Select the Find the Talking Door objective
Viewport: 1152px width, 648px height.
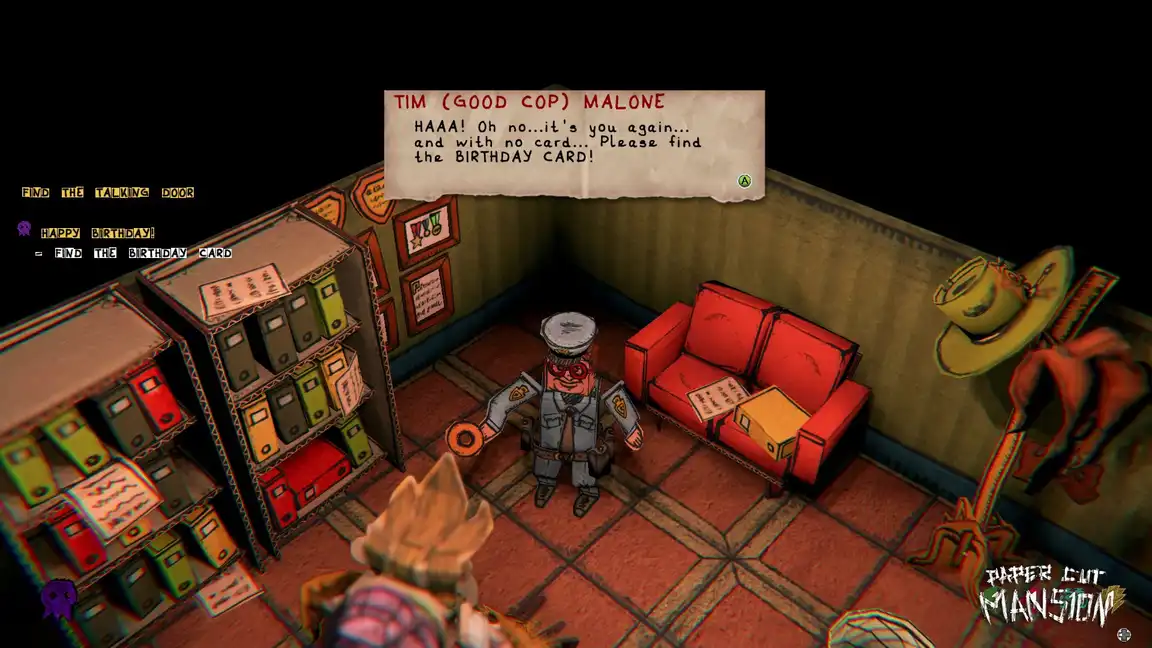coord(108,192)
